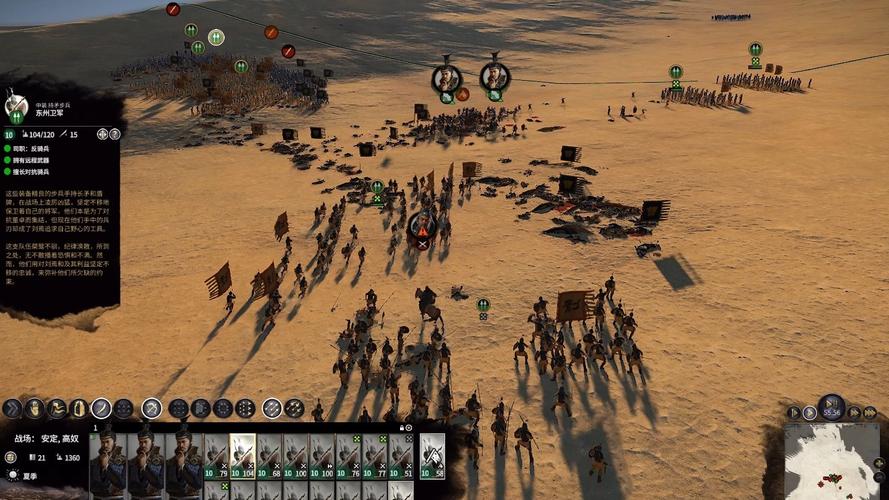Select the highlighted normal play speed button
Viewport: 889px width, 500px height.
click(809, 412)
